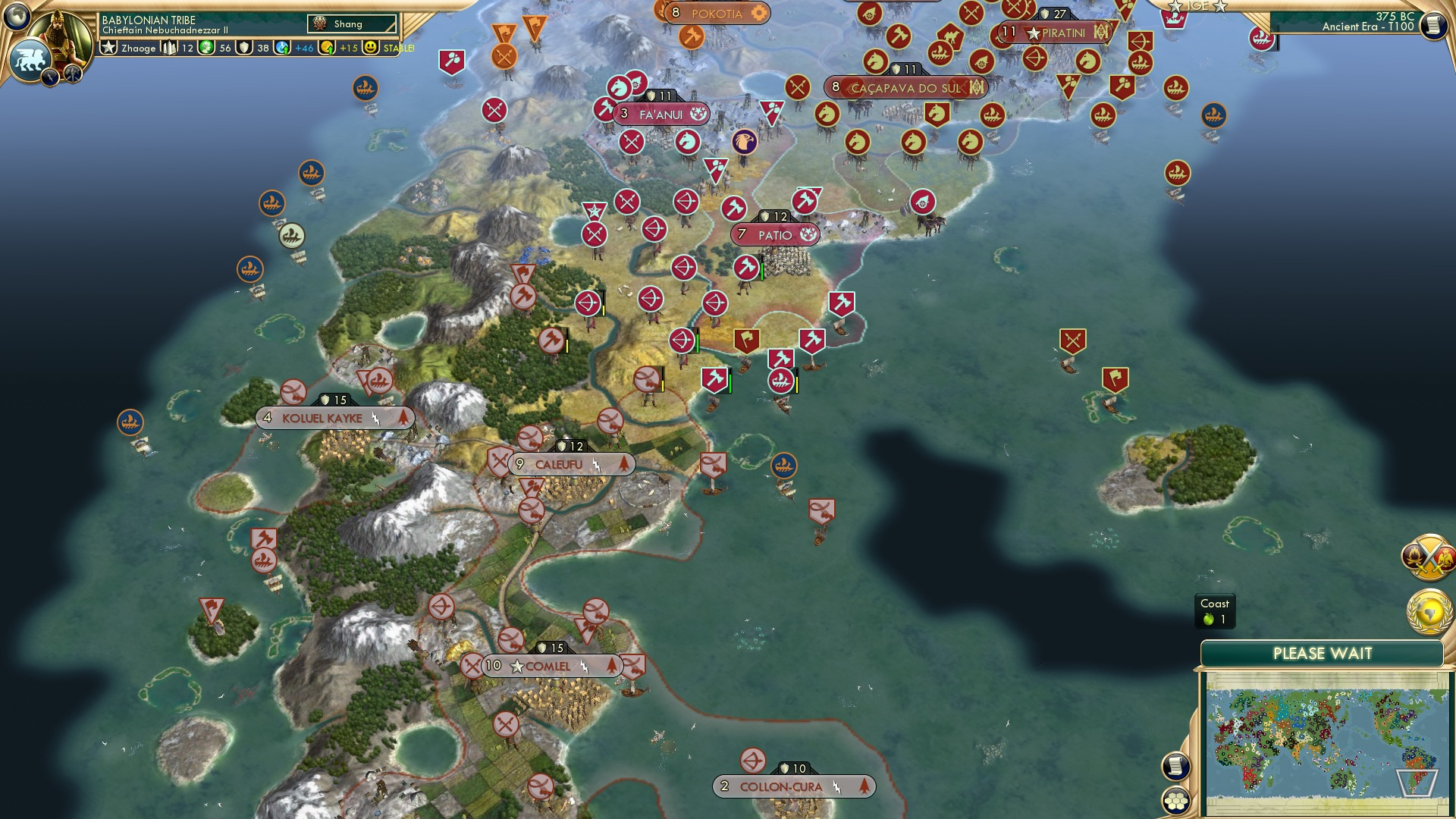Open the IGE menu label
The height and width of the screenshot is (819, 1456).
[1198, 5]
